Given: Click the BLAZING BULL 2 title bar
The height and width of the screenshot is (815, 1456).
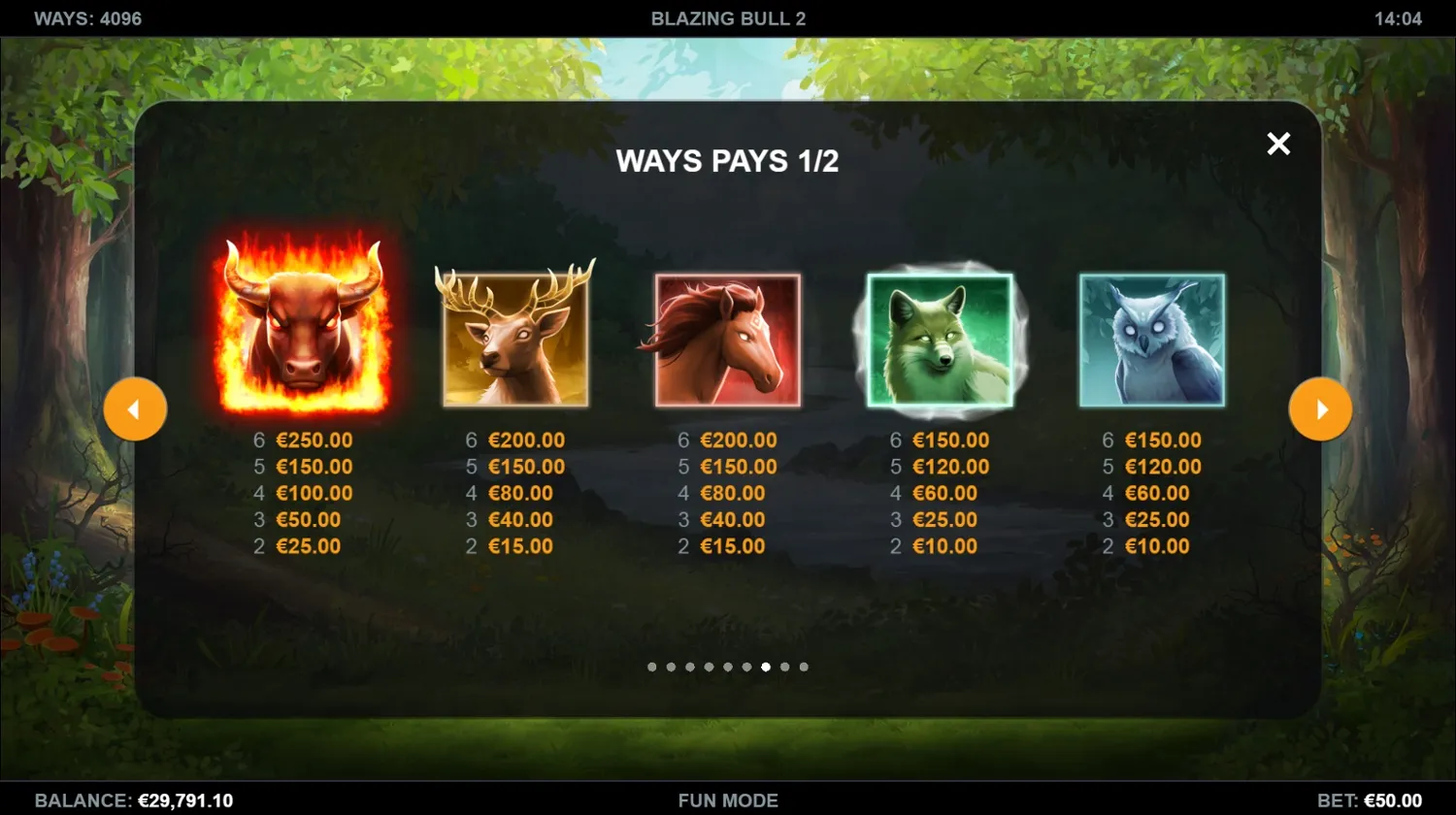Looking at the screenshot, I should [x=728, y=16].
